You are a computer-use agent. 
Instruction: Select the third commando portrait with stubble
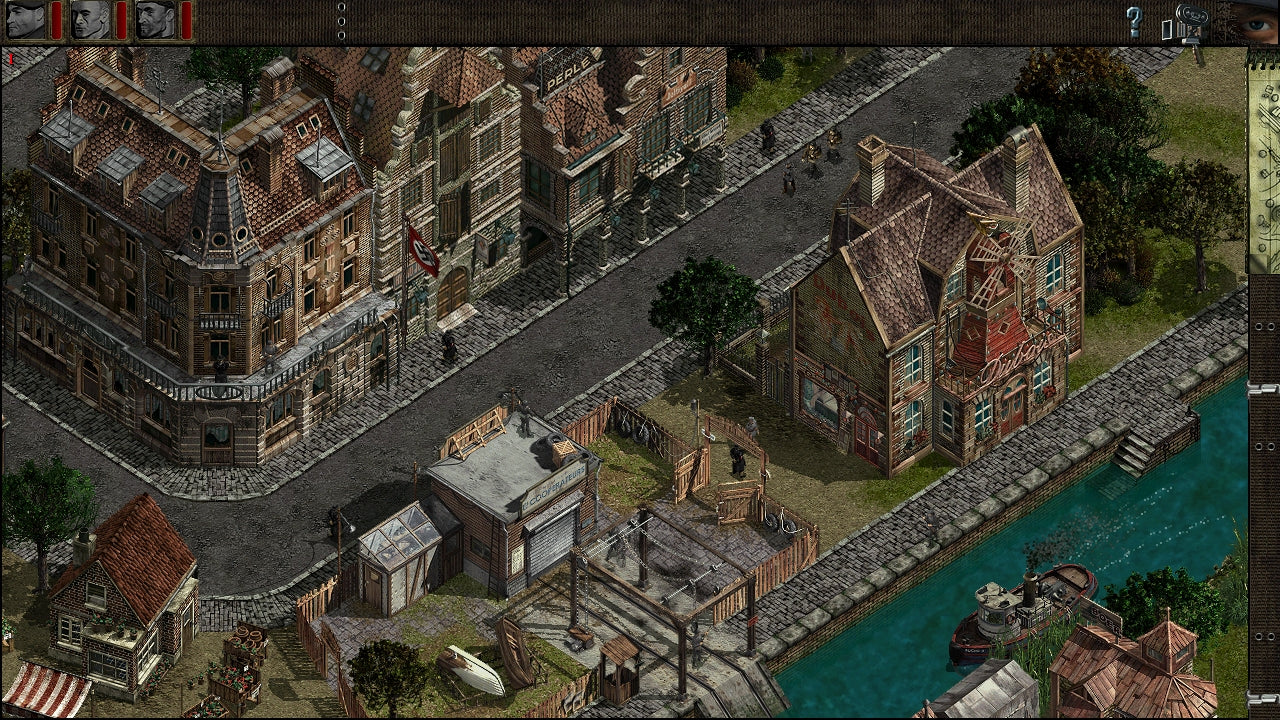(155, 20)
